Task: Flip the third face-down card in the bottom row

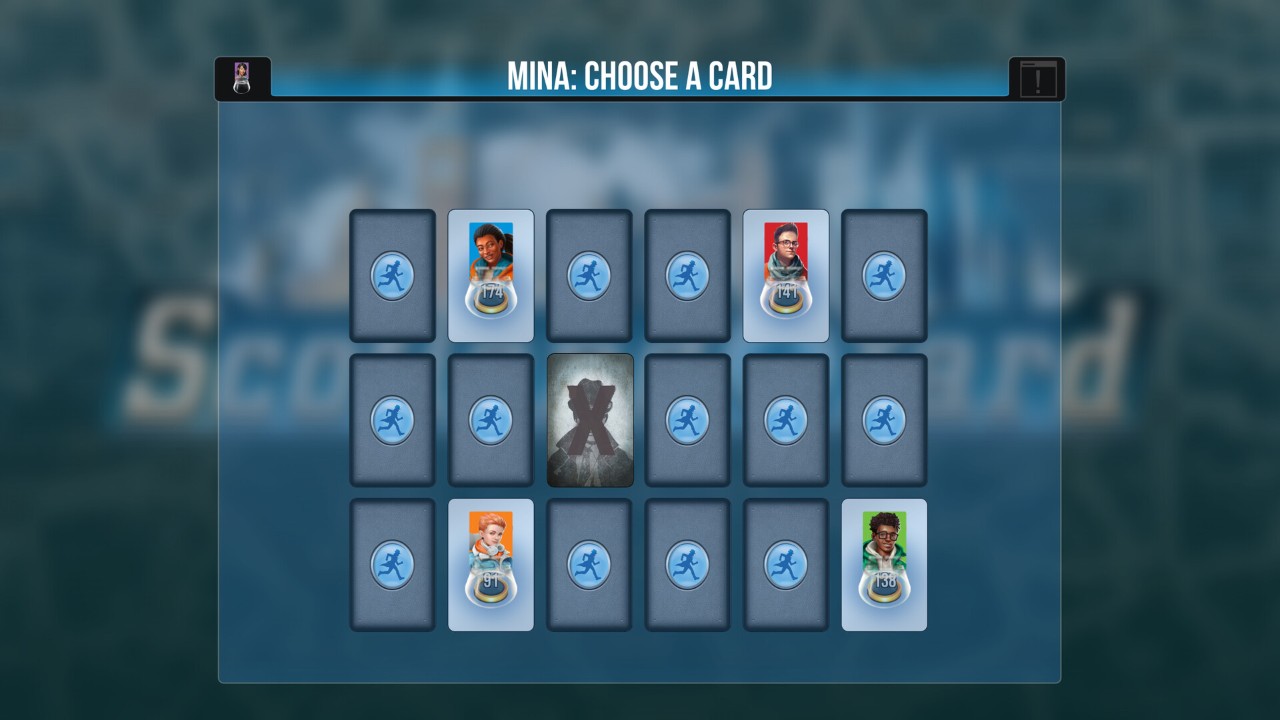Action: pyautogui.click(x=589, y=565)
